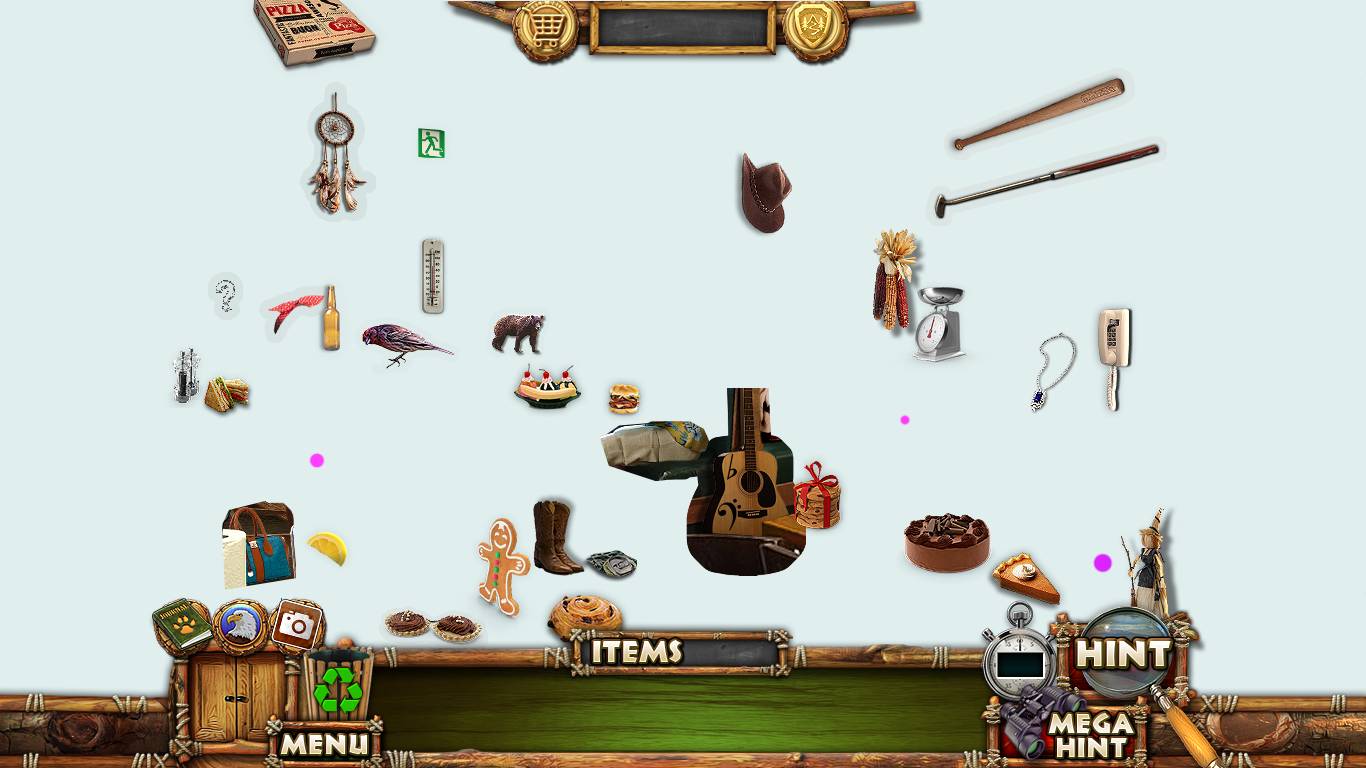Use the Hint magnifying glass
1366x768 pixels.
point(1123,655)
